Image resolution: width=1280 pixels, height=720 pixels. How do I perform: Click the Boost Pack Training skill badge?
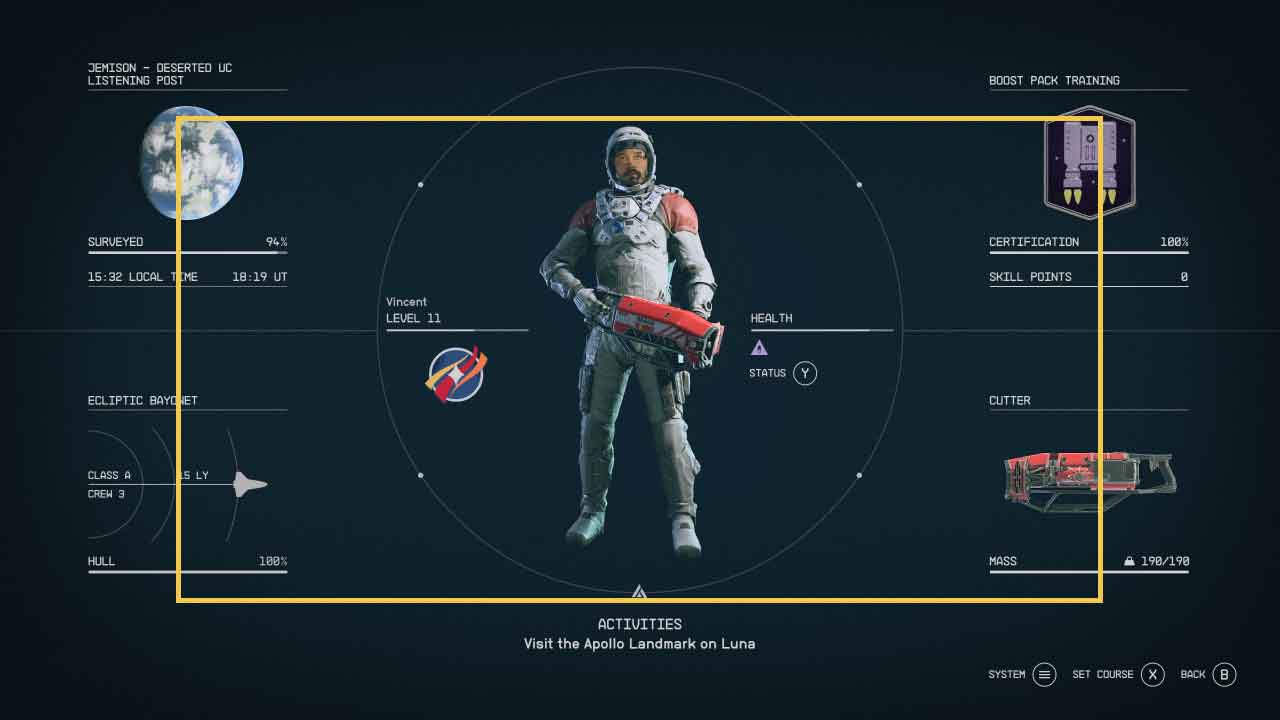[1089, 163]
